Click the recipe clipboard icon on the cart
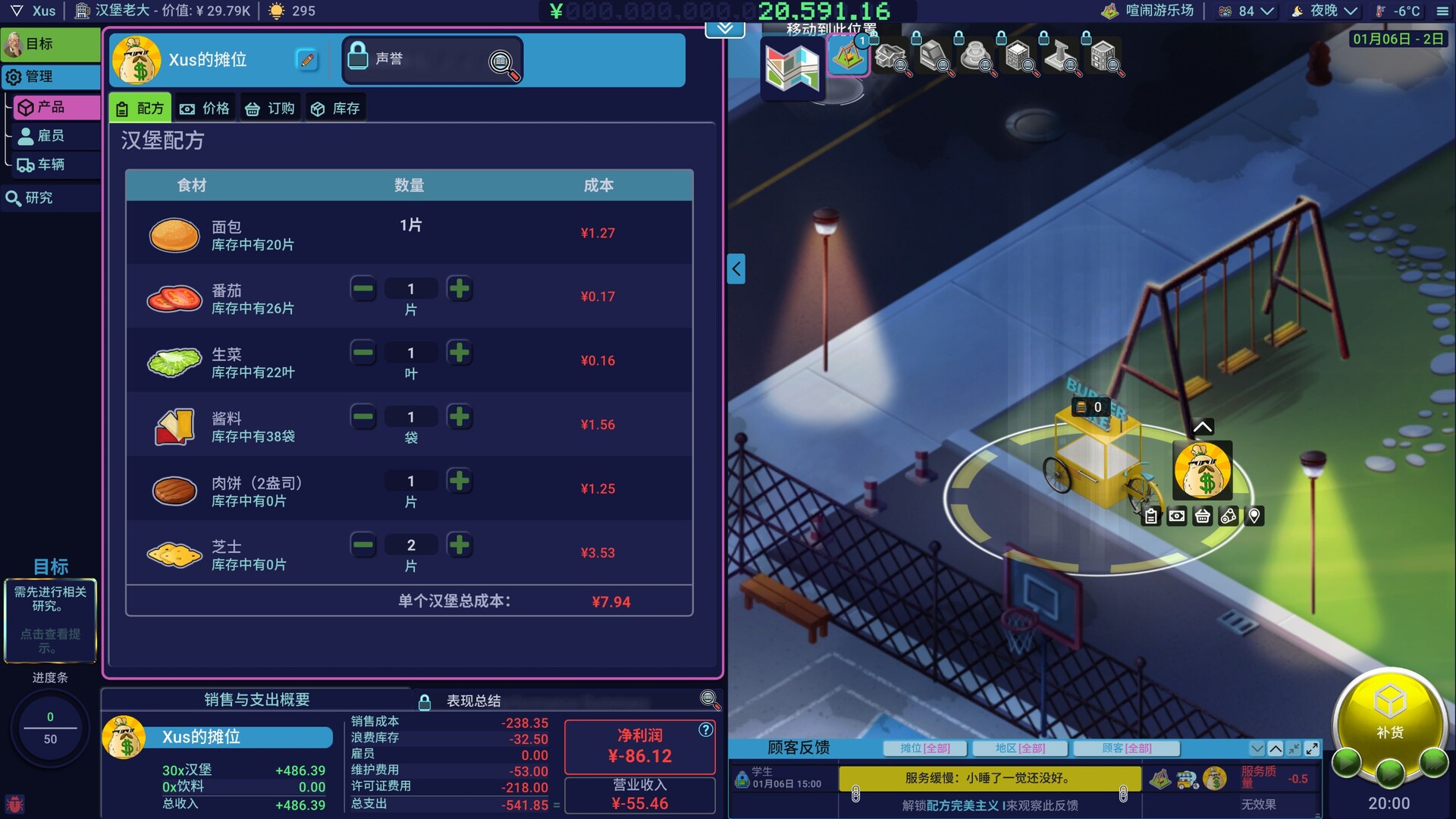Image resolution: width=1456 pixels, height=819 pixels. pyautogui.click(x=1150, y=516)
